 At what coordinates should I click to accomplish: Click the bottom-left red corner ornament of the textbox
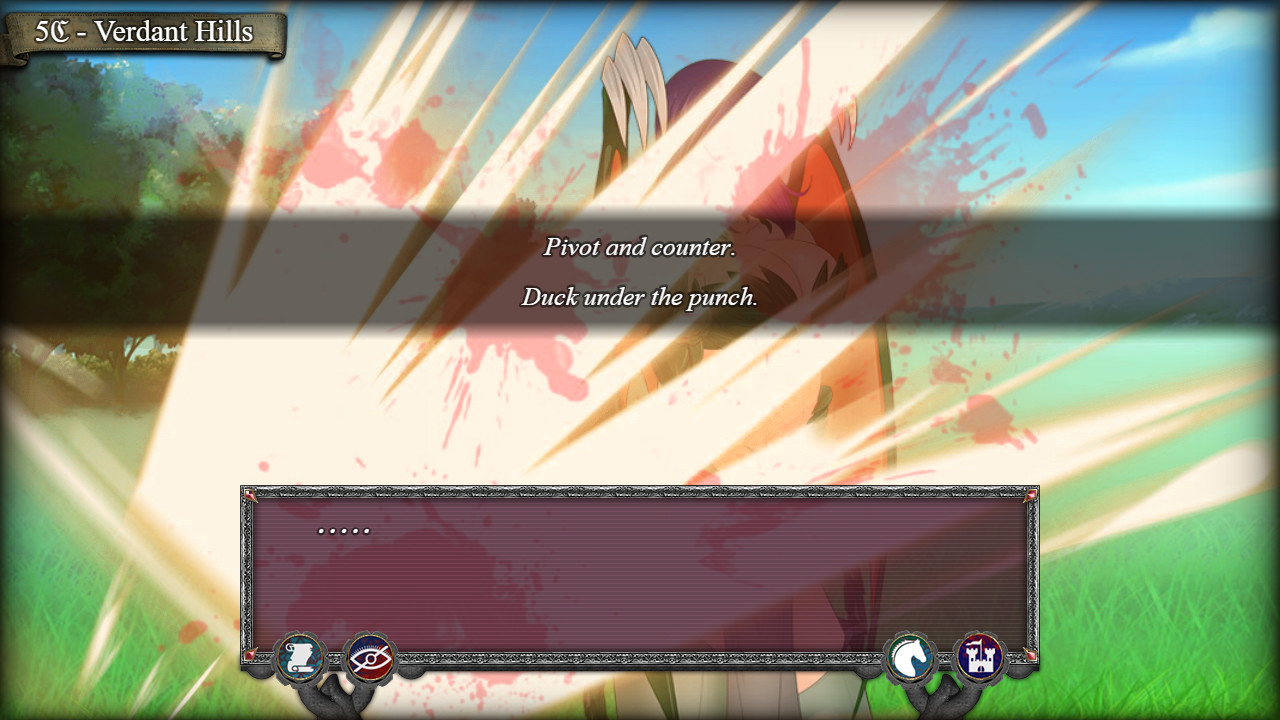(248, 656)
